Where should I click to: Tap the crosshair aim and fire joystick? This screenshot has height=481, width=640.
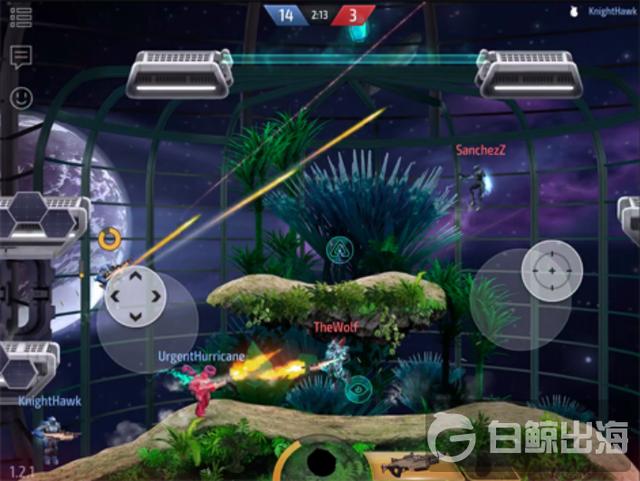click(550, 271)
